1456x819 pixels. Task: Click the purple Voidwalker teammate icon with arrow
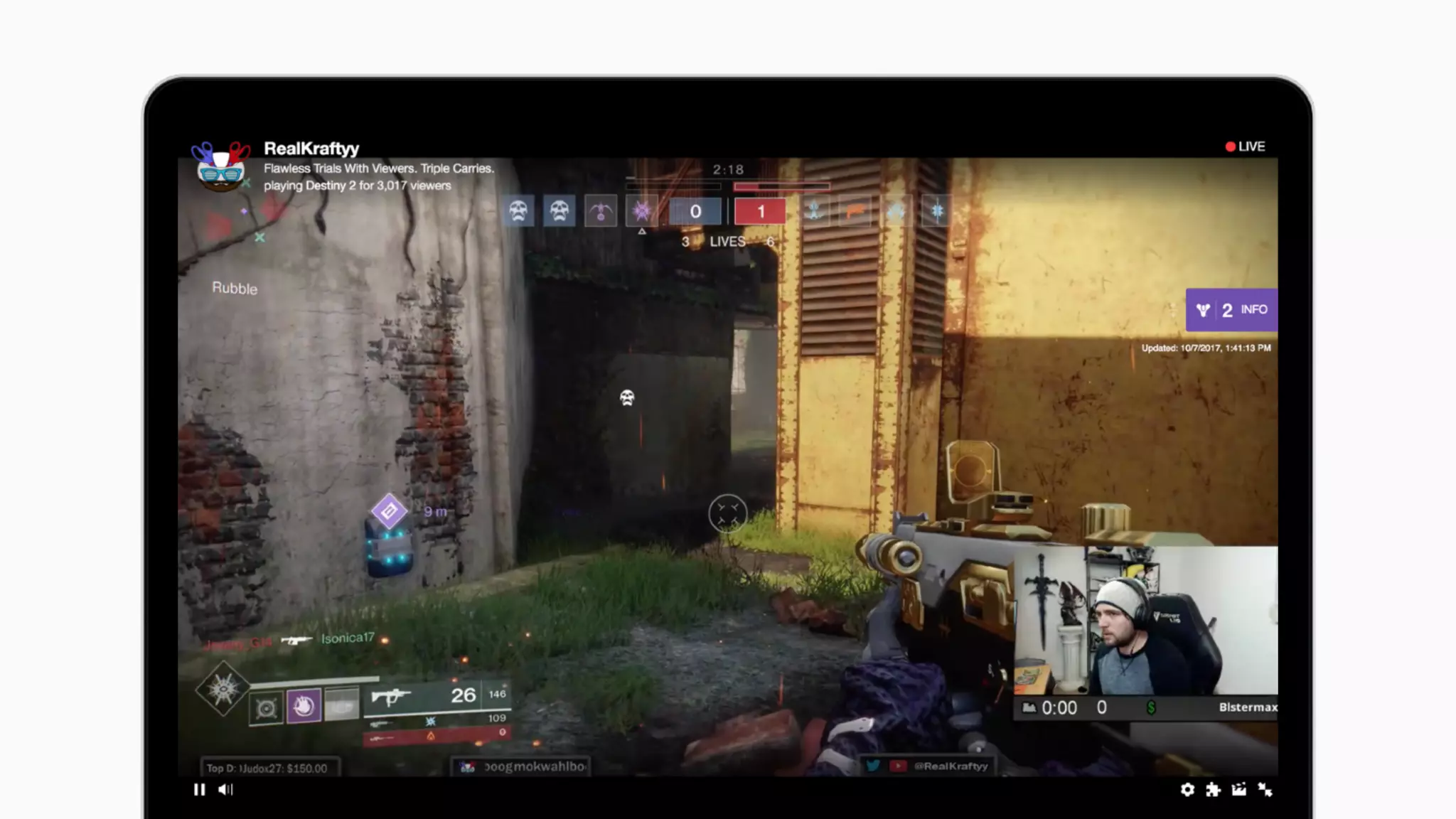point(642,211)
